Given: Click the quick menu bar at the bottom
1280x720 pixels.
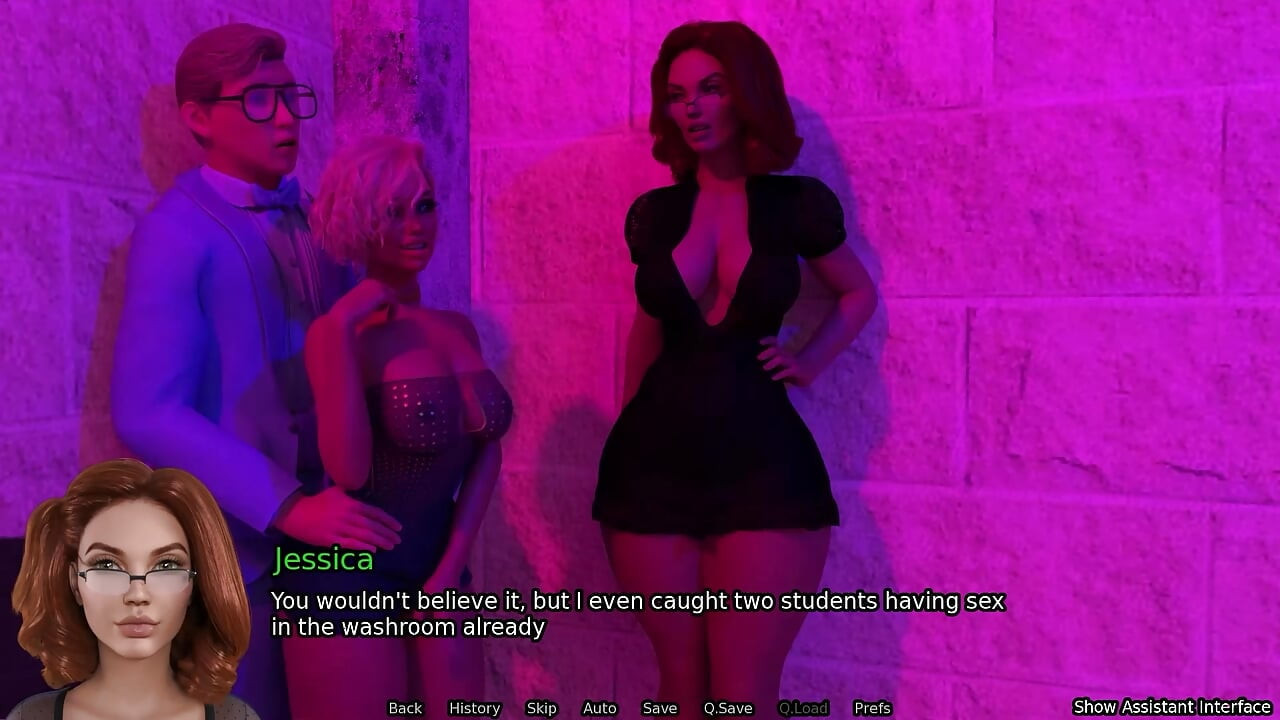Looking at the screenshot, I should 640,708.
